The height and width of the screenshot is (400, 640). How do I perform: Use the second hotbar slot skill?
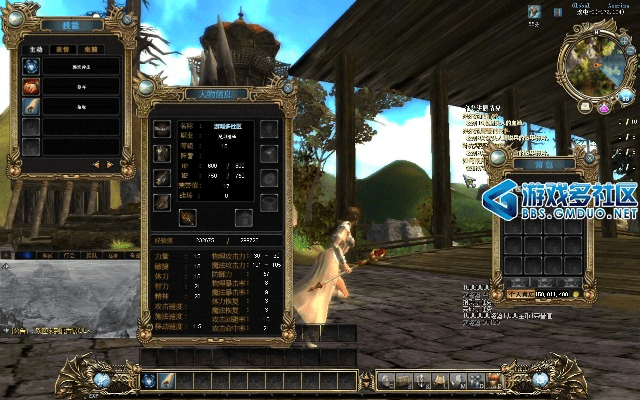point(166,380)
